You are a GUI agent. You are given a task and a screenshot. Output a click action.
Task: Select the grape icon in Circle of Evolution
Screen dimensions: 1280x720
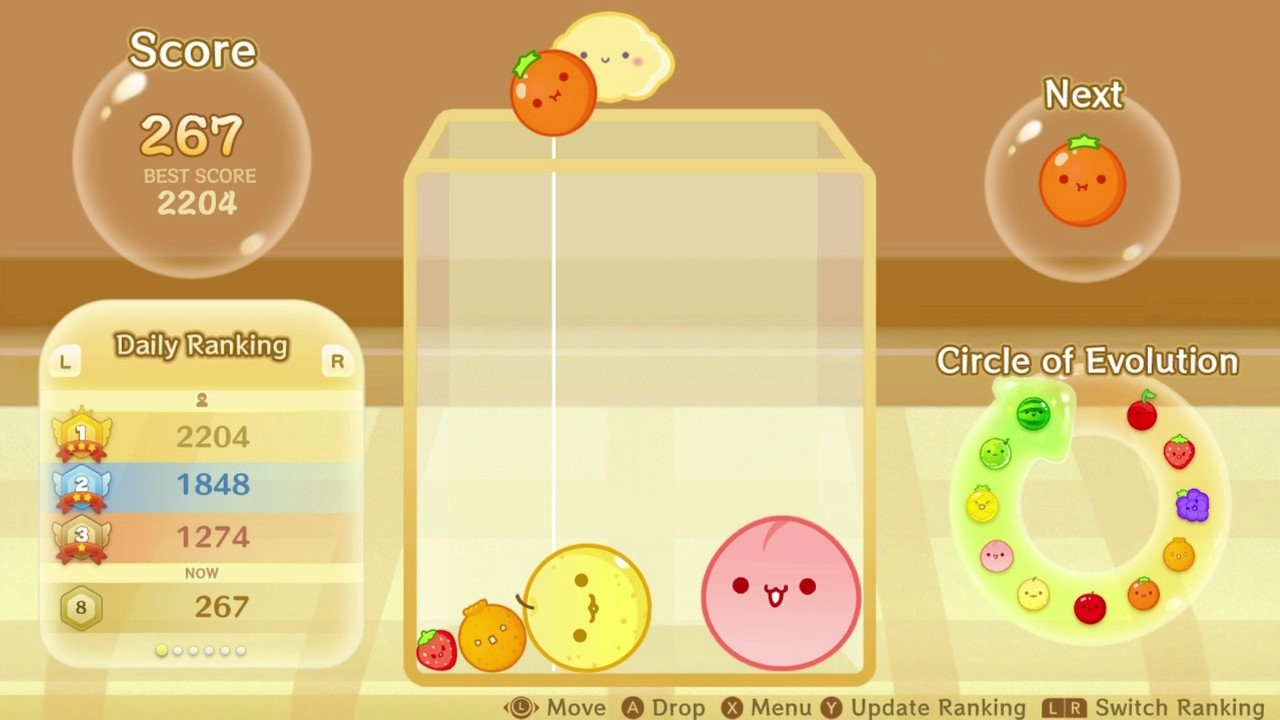click(x=1190, y=505)
